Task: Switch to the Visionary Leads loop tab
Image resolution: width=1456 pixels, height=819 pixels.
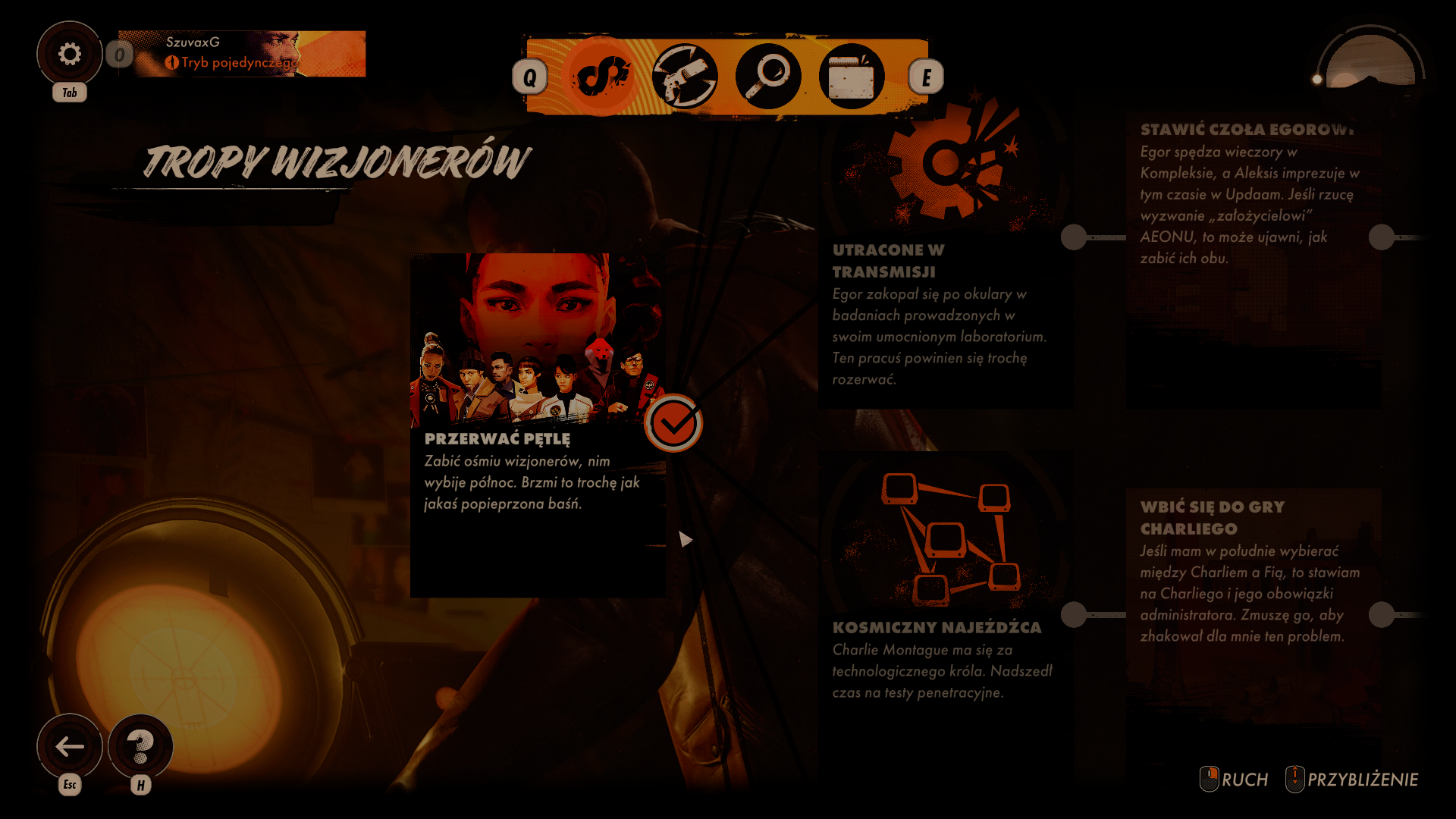Action: pyautogui.click(x=602, y=77)
